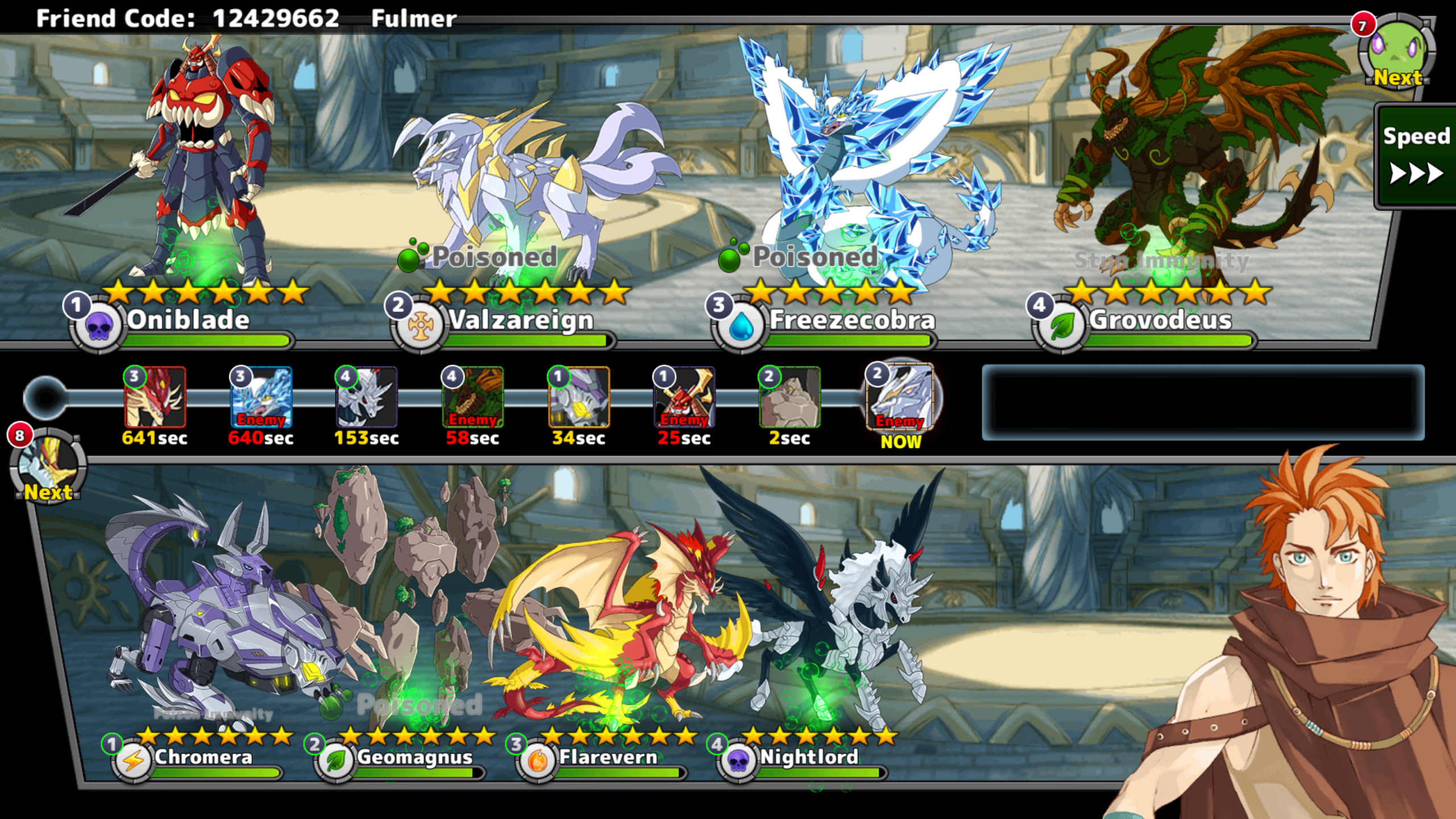
Task: Click the 34sec turn-order portrait
Action: click(578, 397)
